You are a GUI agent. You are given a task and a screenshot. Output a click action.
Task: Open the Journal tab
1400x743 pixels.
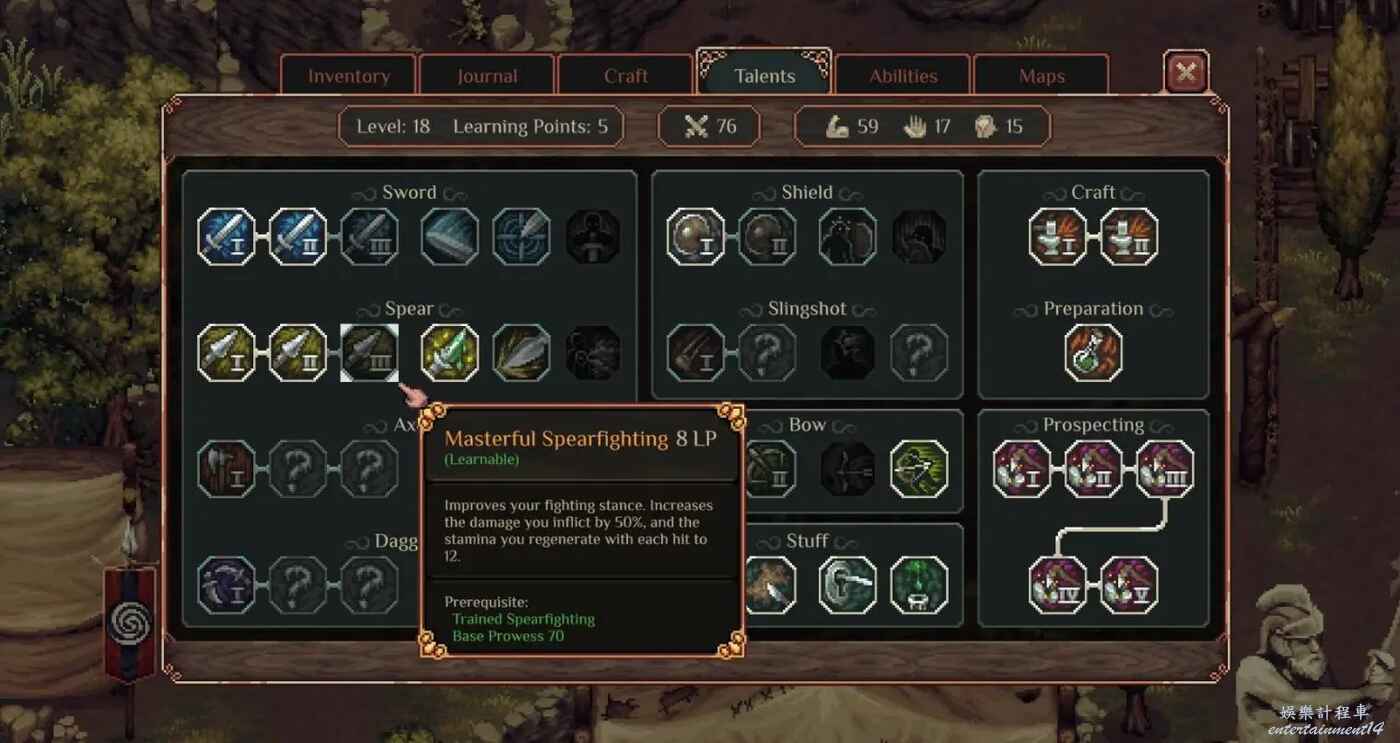(487, 76)
